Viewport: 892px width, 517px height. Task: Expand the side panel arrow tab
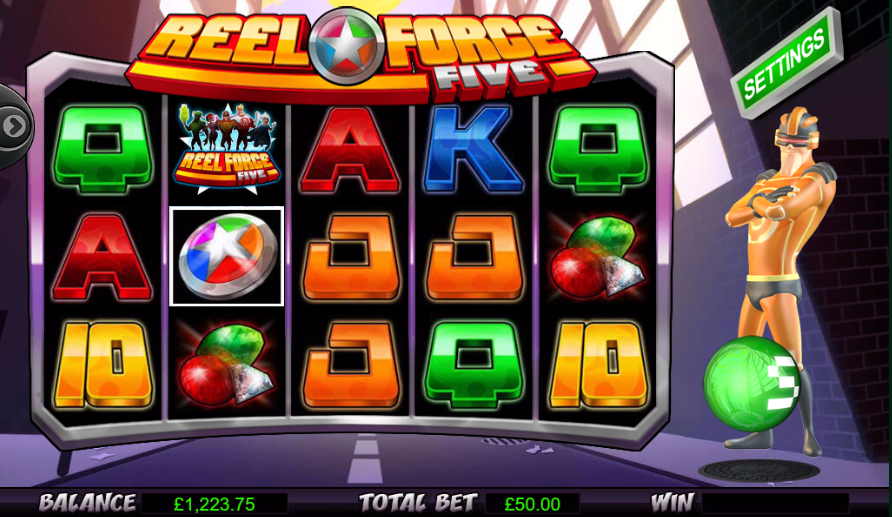tap(14, 126)
